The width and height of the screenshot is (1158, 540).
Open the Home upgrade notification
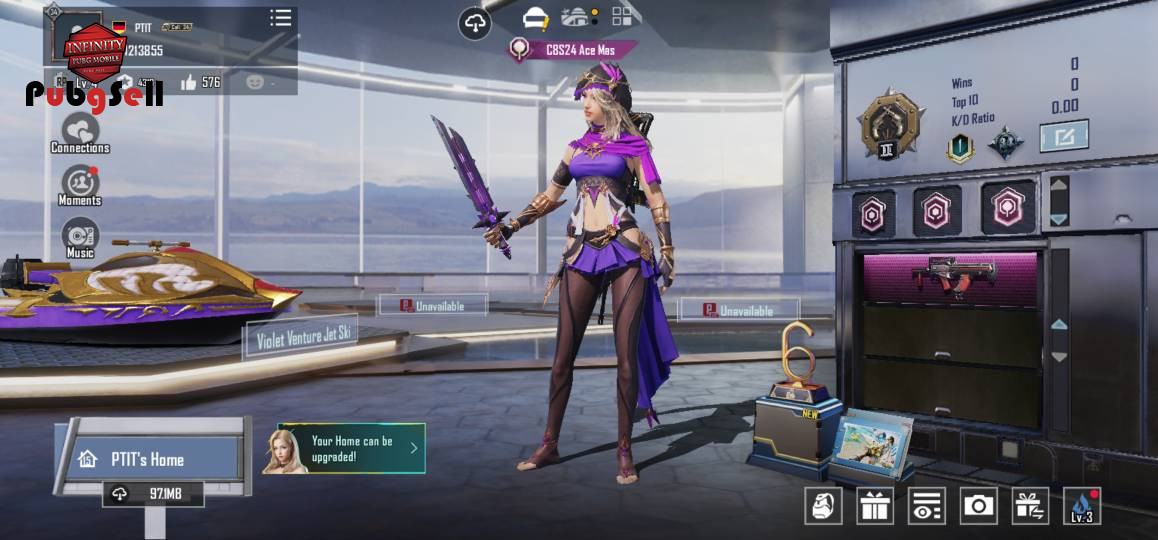click(345, 448)
